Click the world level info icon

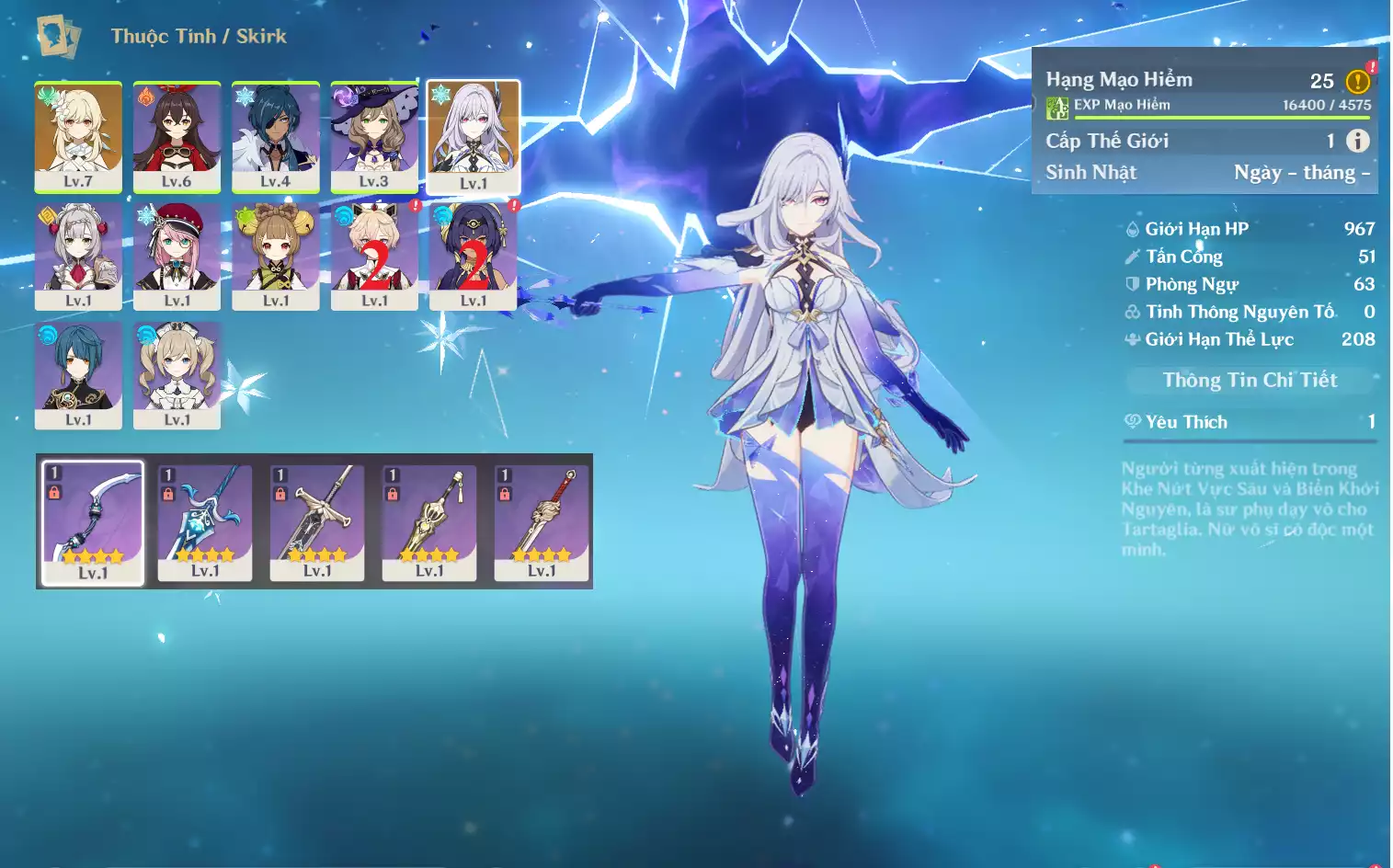tap(1357, 141)
